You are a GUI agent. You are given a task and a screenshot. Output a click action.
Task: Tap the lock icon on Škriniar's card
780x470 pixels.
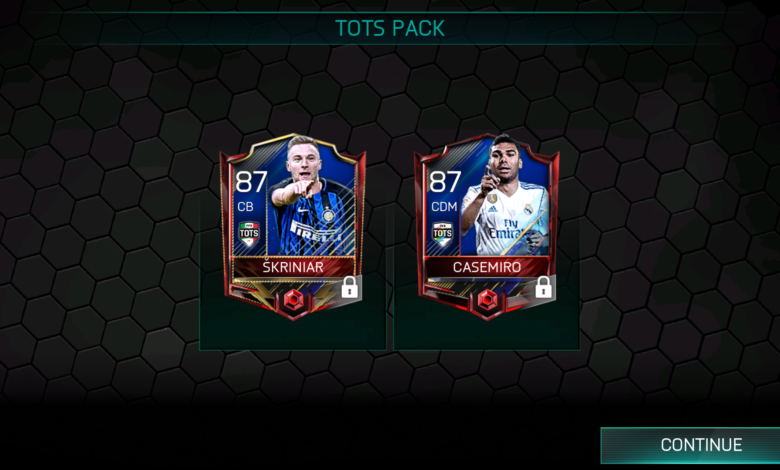350,288
